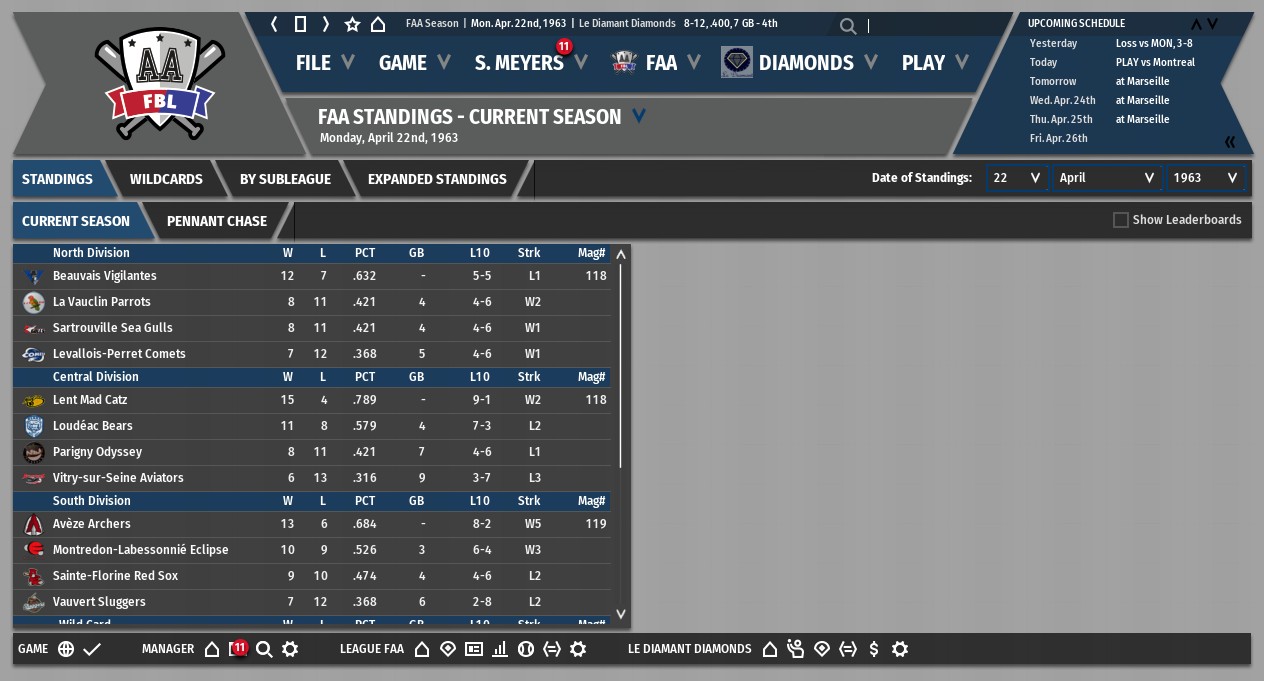The image size is (1264, 681).
Task: Open the Lent Mad Catz team page
Action: (90, 400)
